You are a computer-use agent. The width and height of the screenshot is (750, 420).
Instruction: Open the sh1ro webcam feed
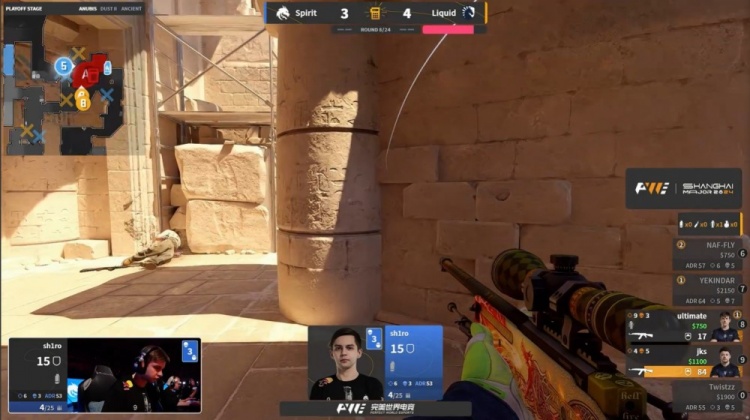coord(105,375)
